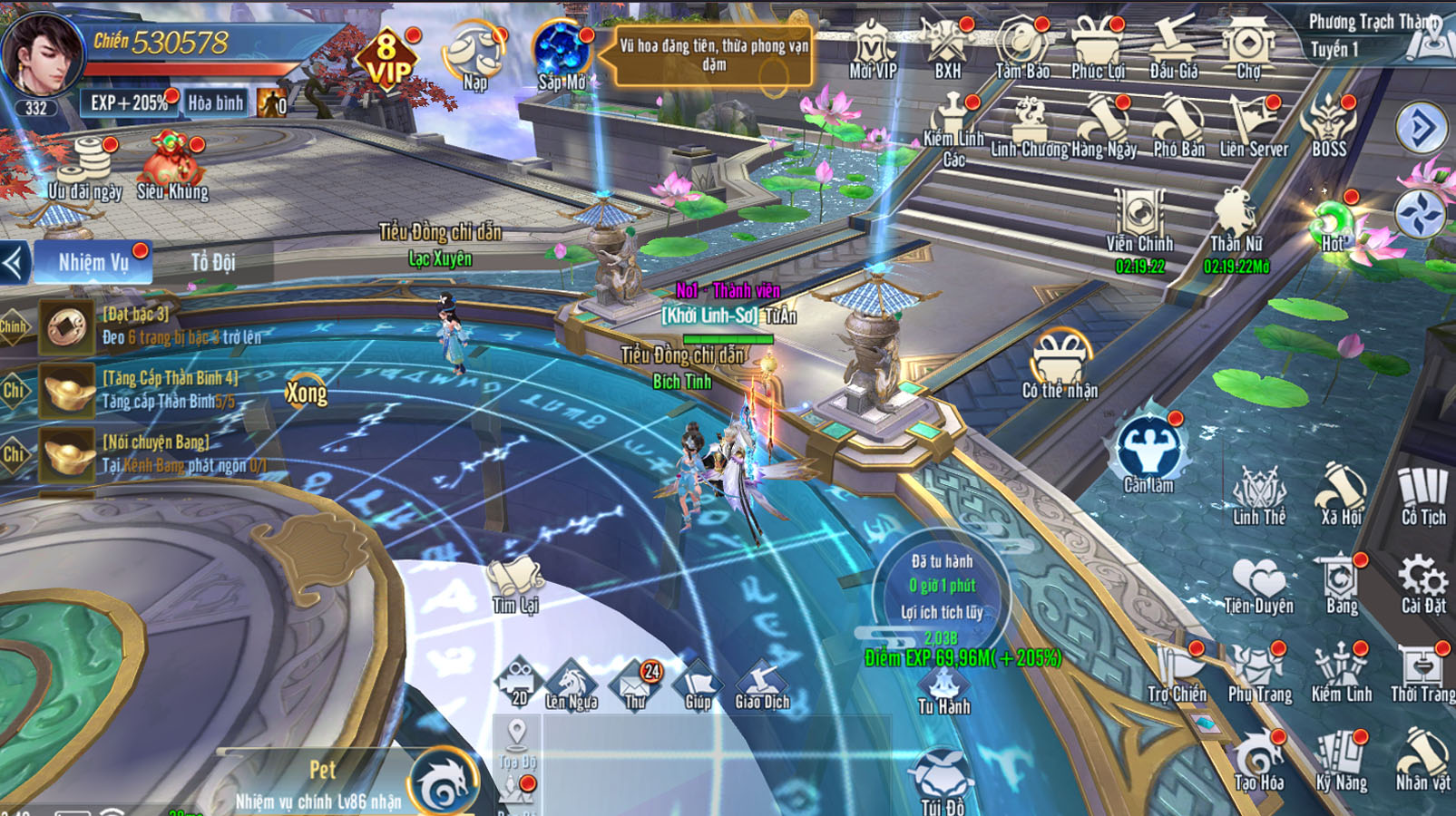
Task: Open the Thư mailbox
Action: [635, 685]
